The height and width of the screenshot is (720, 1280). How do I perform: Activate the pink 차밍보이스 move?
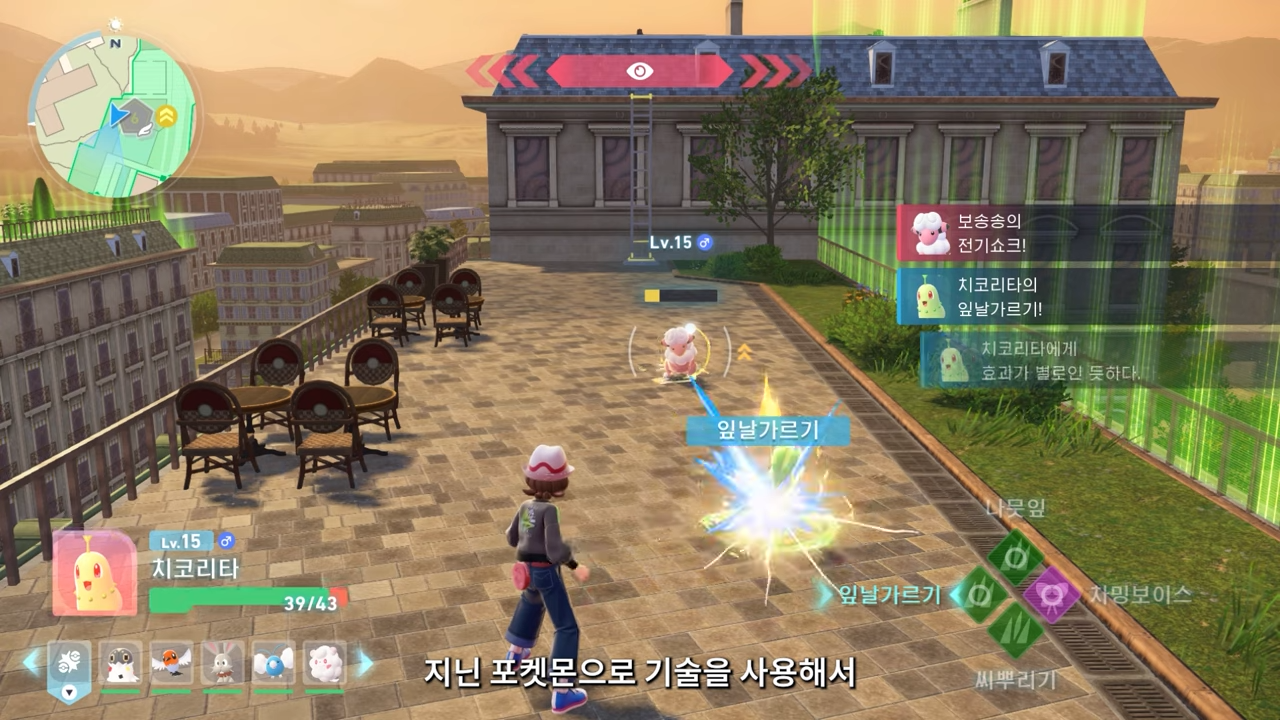coord(1051,595)
